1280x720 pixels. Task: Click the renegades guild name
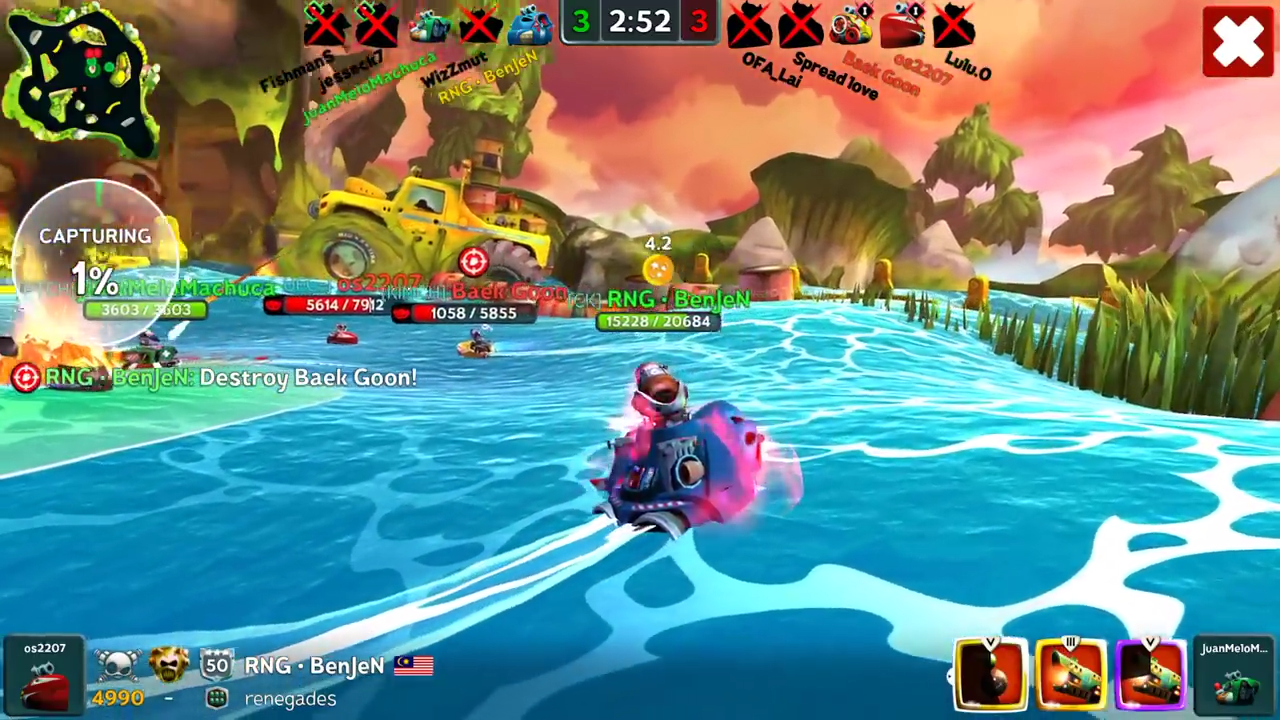point(290,699)
